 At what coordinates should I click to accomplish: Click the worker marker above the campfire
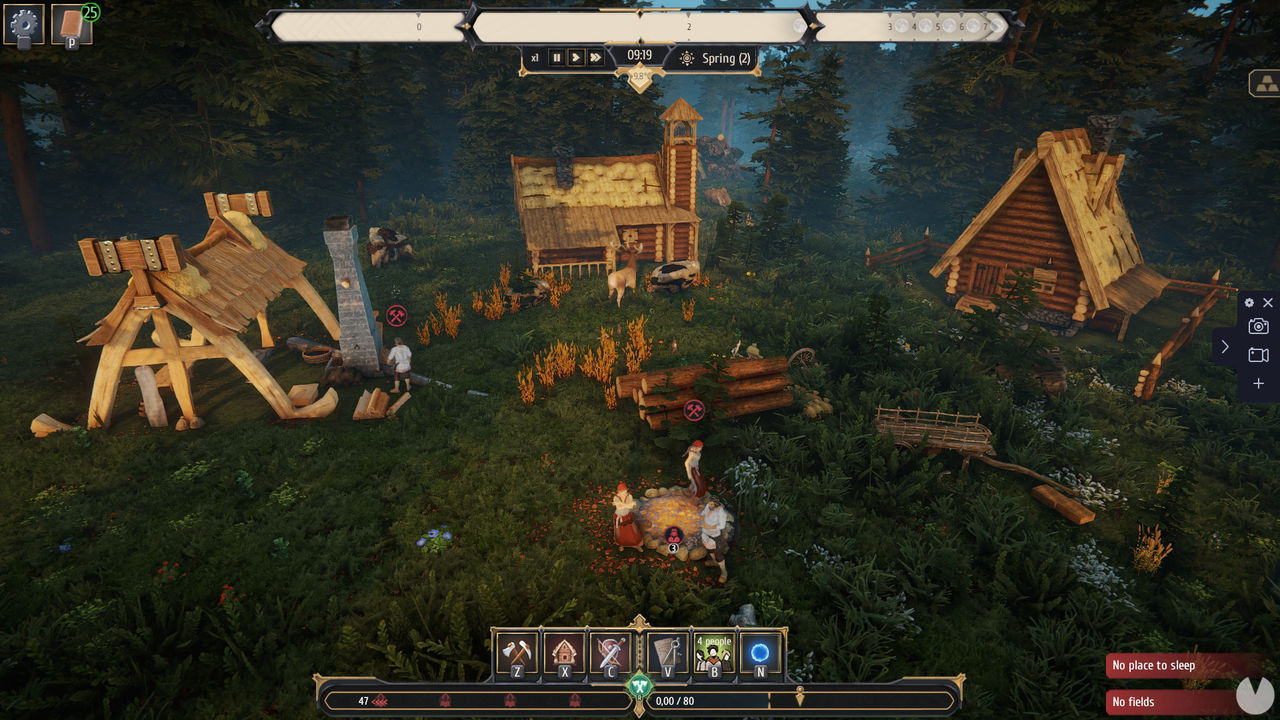(673, 535)
